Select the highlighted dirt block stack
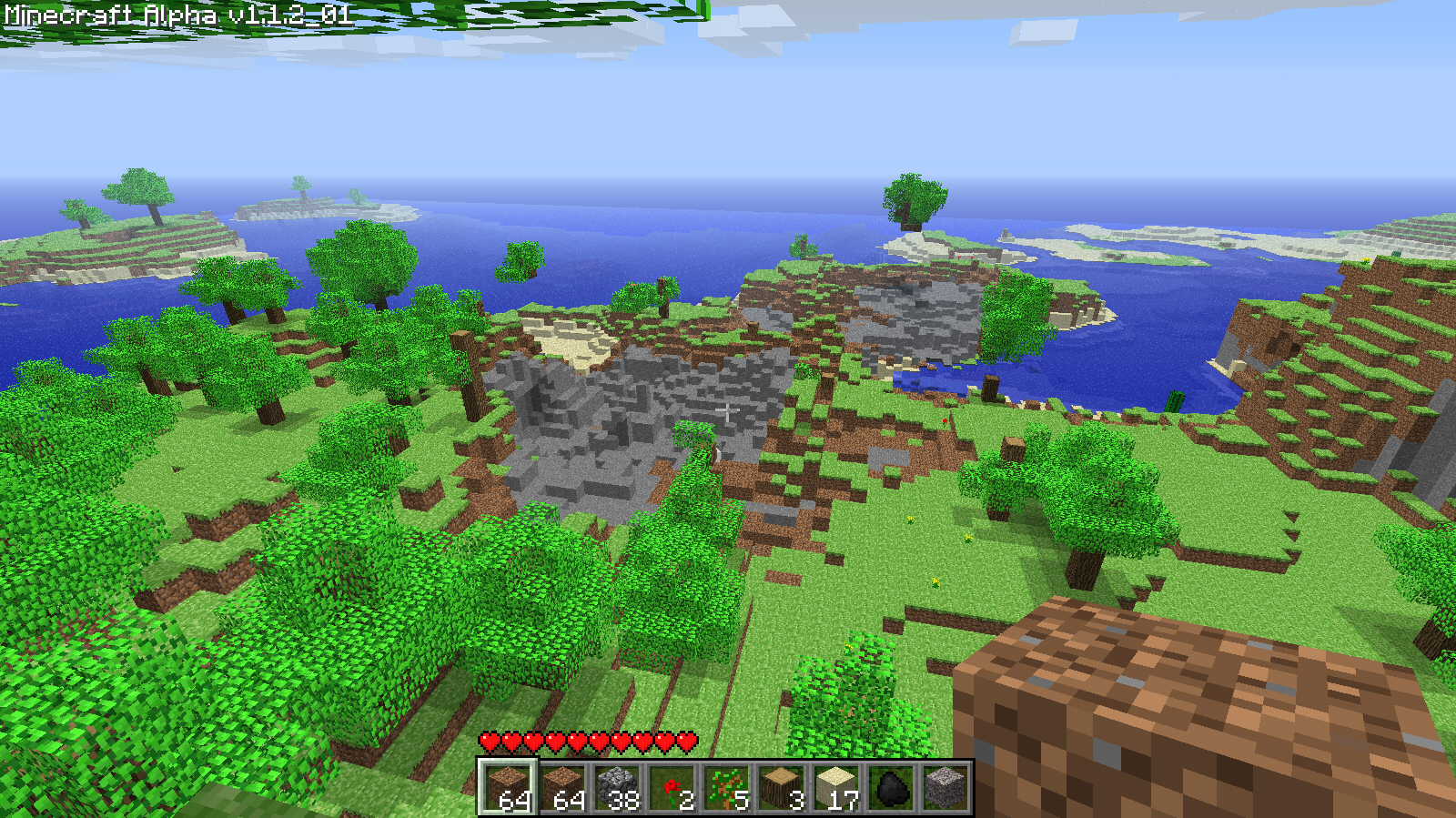 coord(508,787)
